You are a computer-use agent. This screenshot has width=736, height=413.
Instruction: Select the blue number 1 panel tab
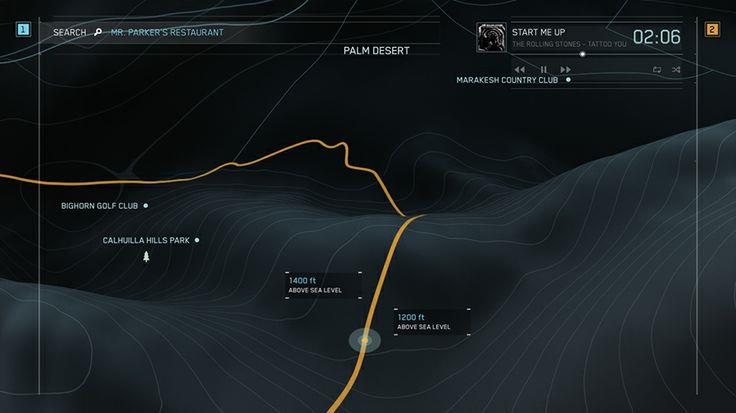22,30
